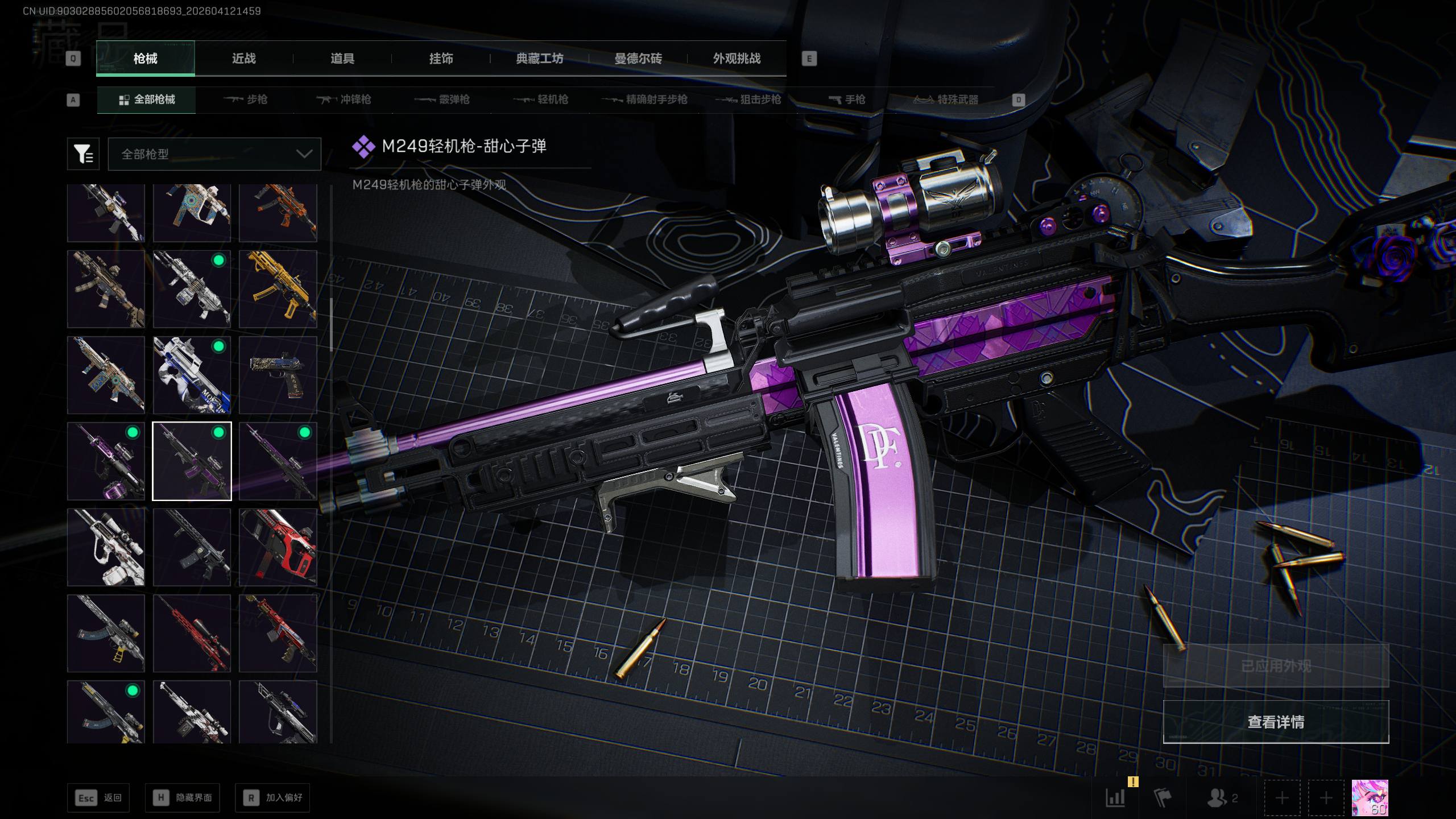1456x819 pixels.
Task: Go to the 典藏工坊 tab
Action: click(539, 59)
